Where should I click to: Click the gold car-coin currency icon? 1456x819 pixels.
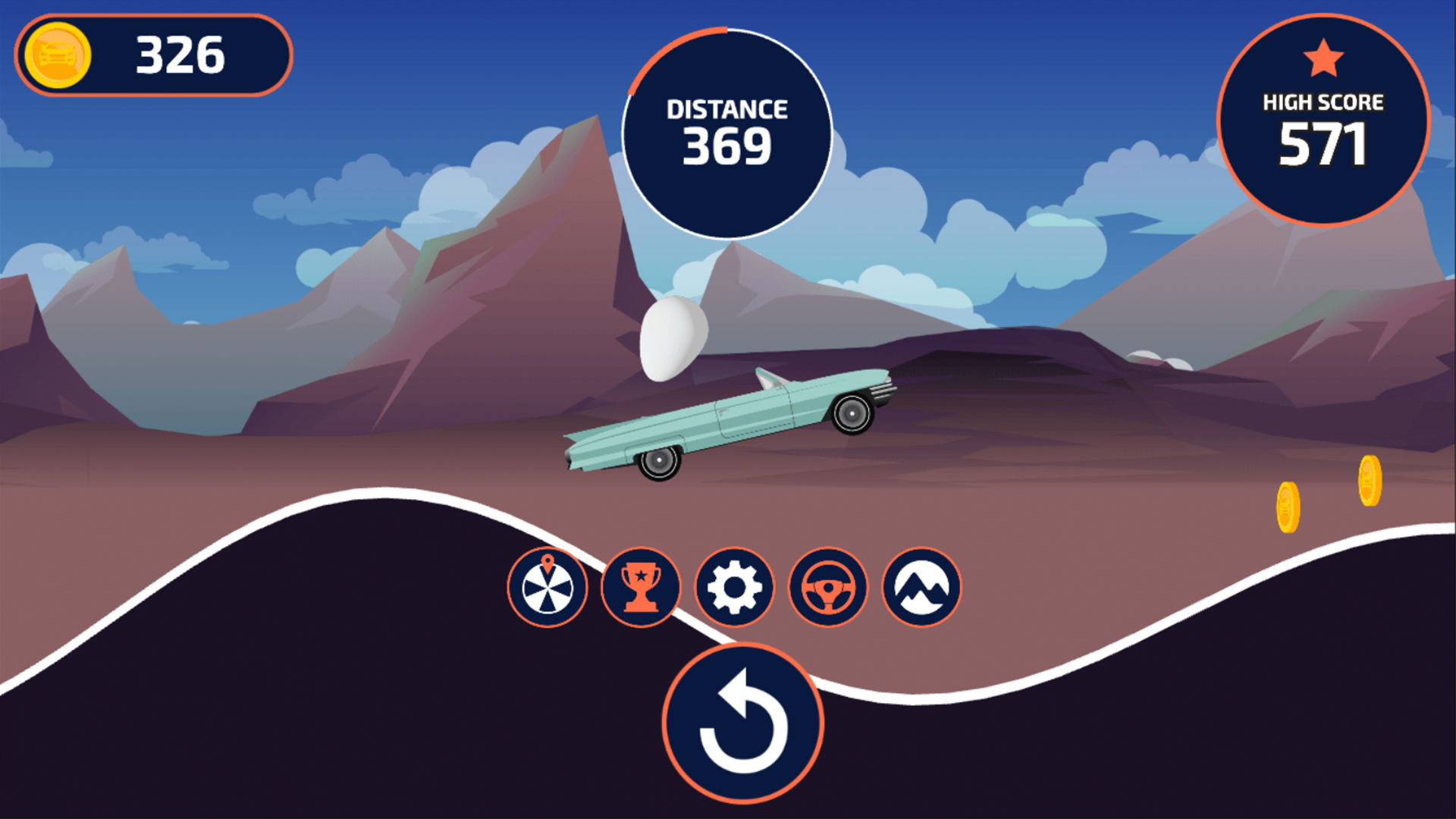click(58, 55)
